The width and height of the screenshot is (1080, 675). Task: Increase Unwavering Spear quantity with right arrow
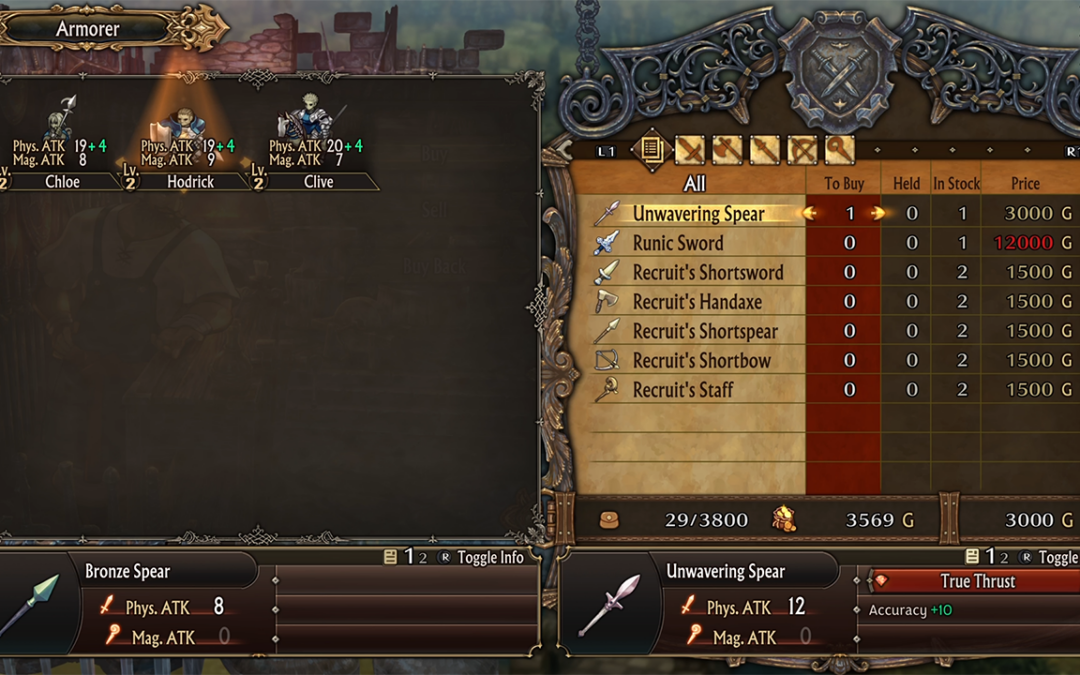(x=878, y=213)
